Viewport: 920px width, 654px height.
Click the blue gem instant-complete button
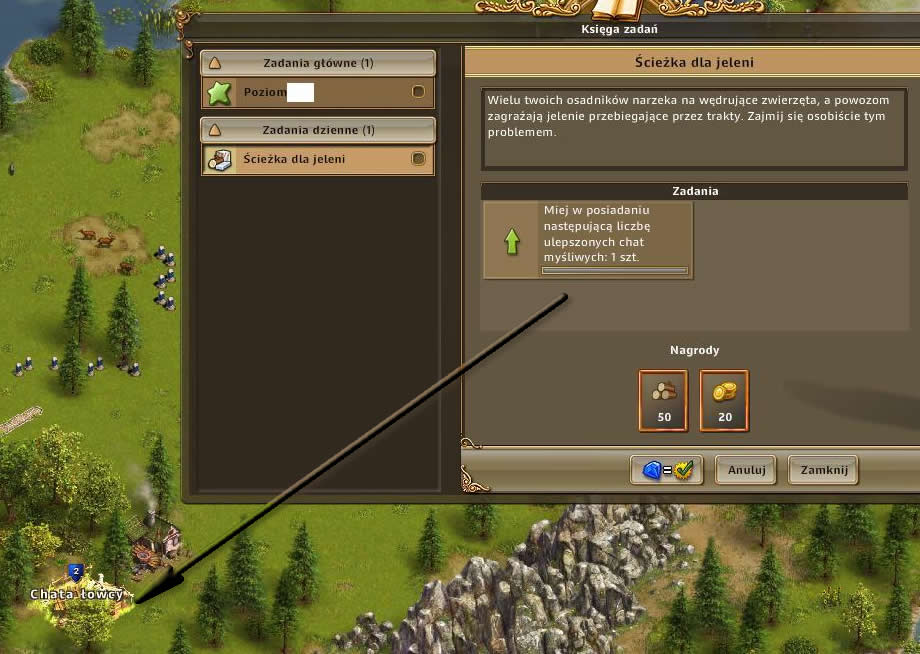pos(667,469)
